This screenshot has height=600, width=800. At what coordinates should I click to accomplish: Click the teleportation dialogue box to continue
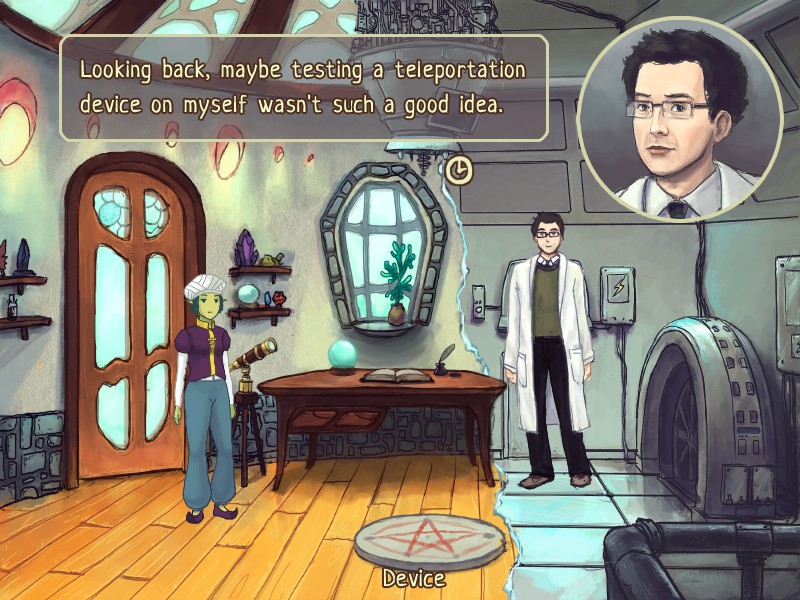(x=303, y=88)
